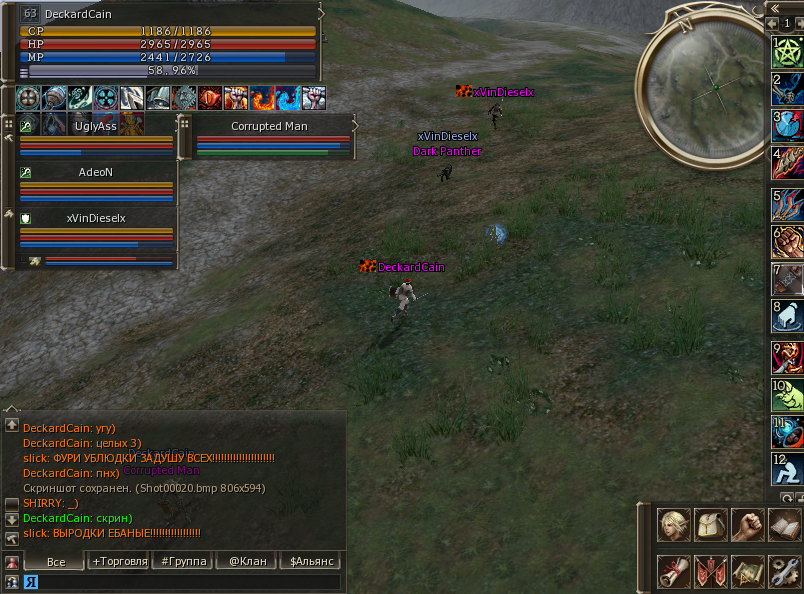
Task: Open the quest scroll icon
Action: click(x=673, y=571)
